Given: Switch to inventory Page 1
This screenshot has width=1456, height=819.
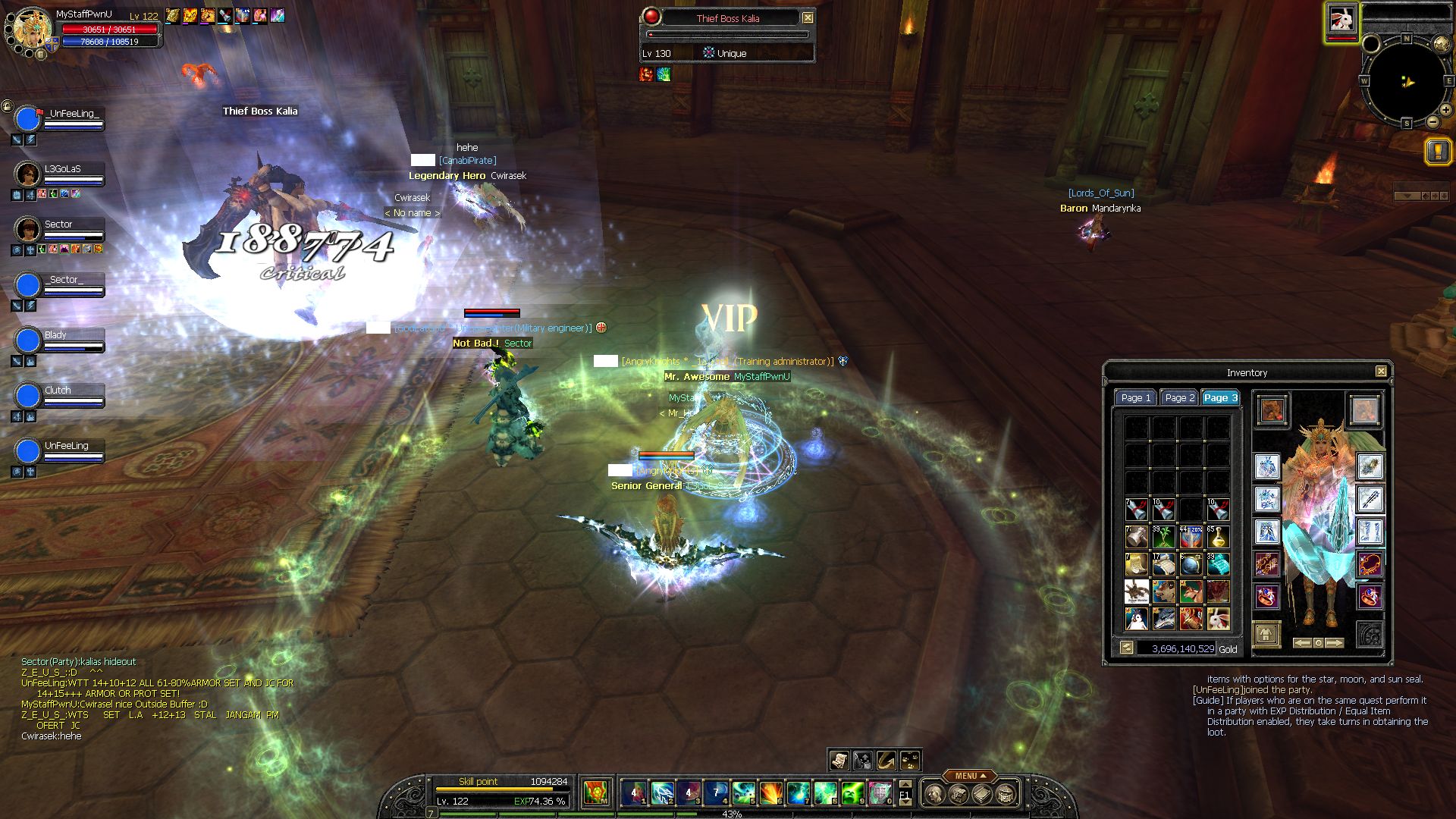Looking at the screenshot, I should click(x=1135, y=398).
